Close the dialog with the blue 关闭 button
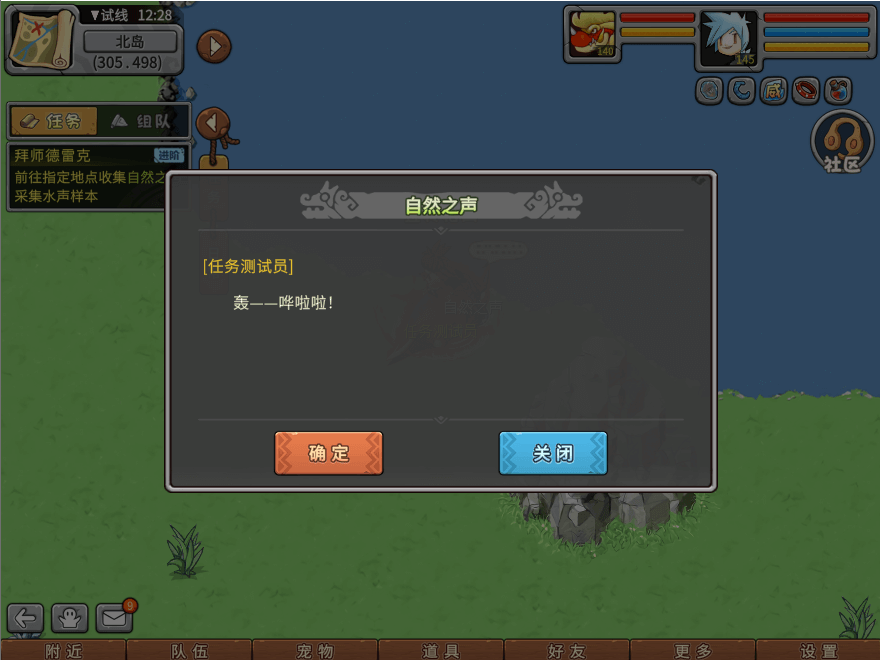The height and width of the screenshot is (660, 880). (553, 453)
